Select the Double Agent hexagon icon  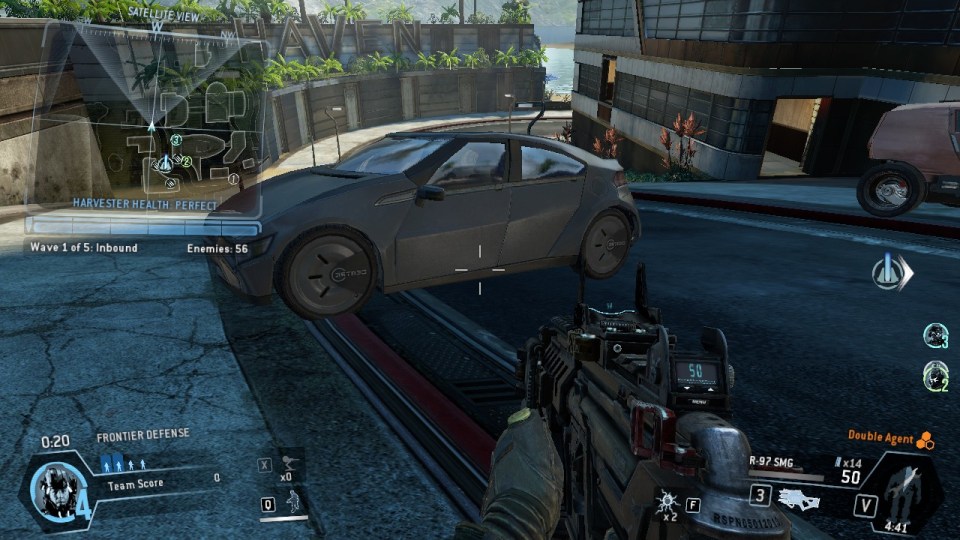coord(925,439)
